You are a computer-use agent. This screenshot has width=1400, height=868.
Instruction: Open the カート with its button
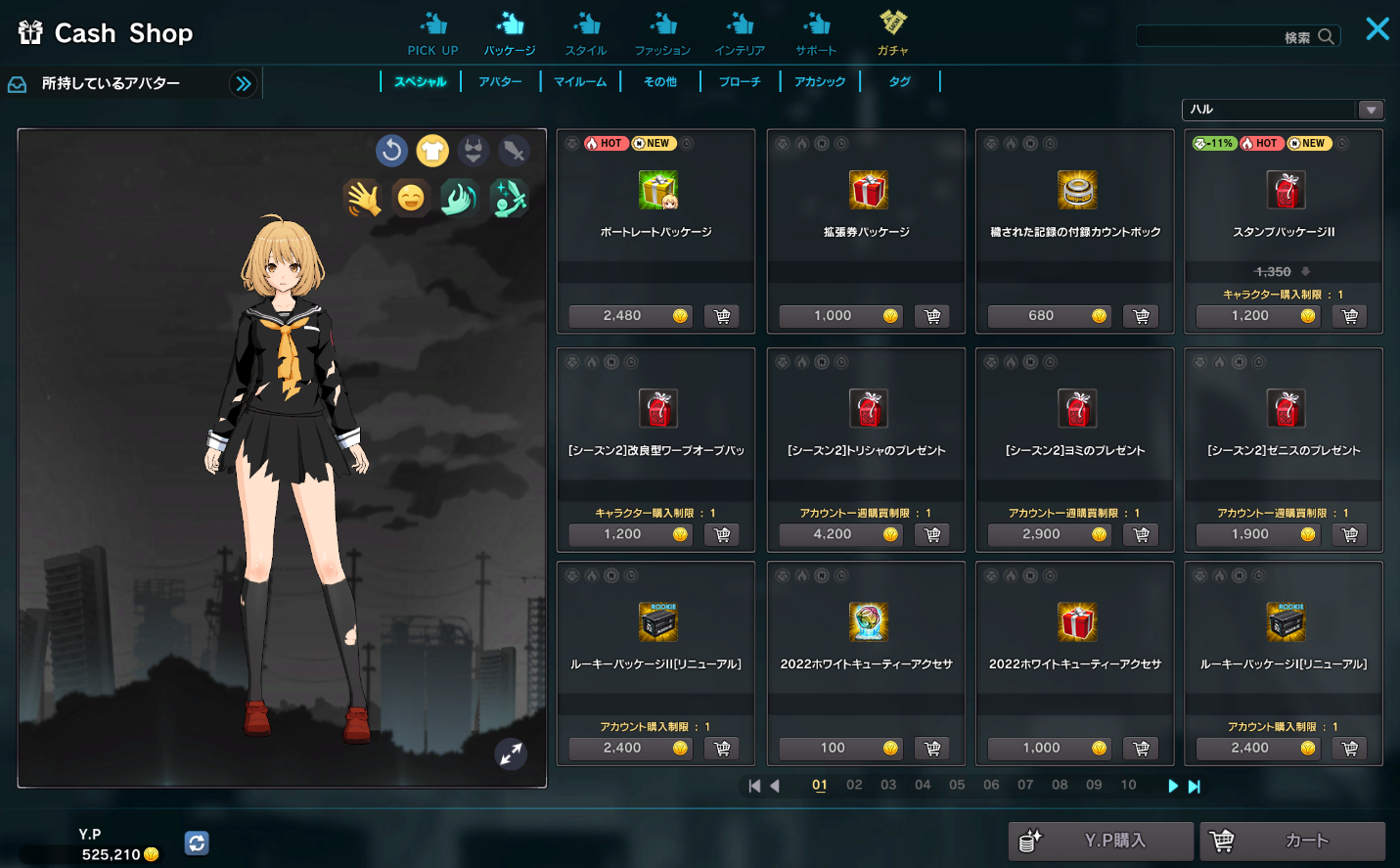coord(1293,841)
